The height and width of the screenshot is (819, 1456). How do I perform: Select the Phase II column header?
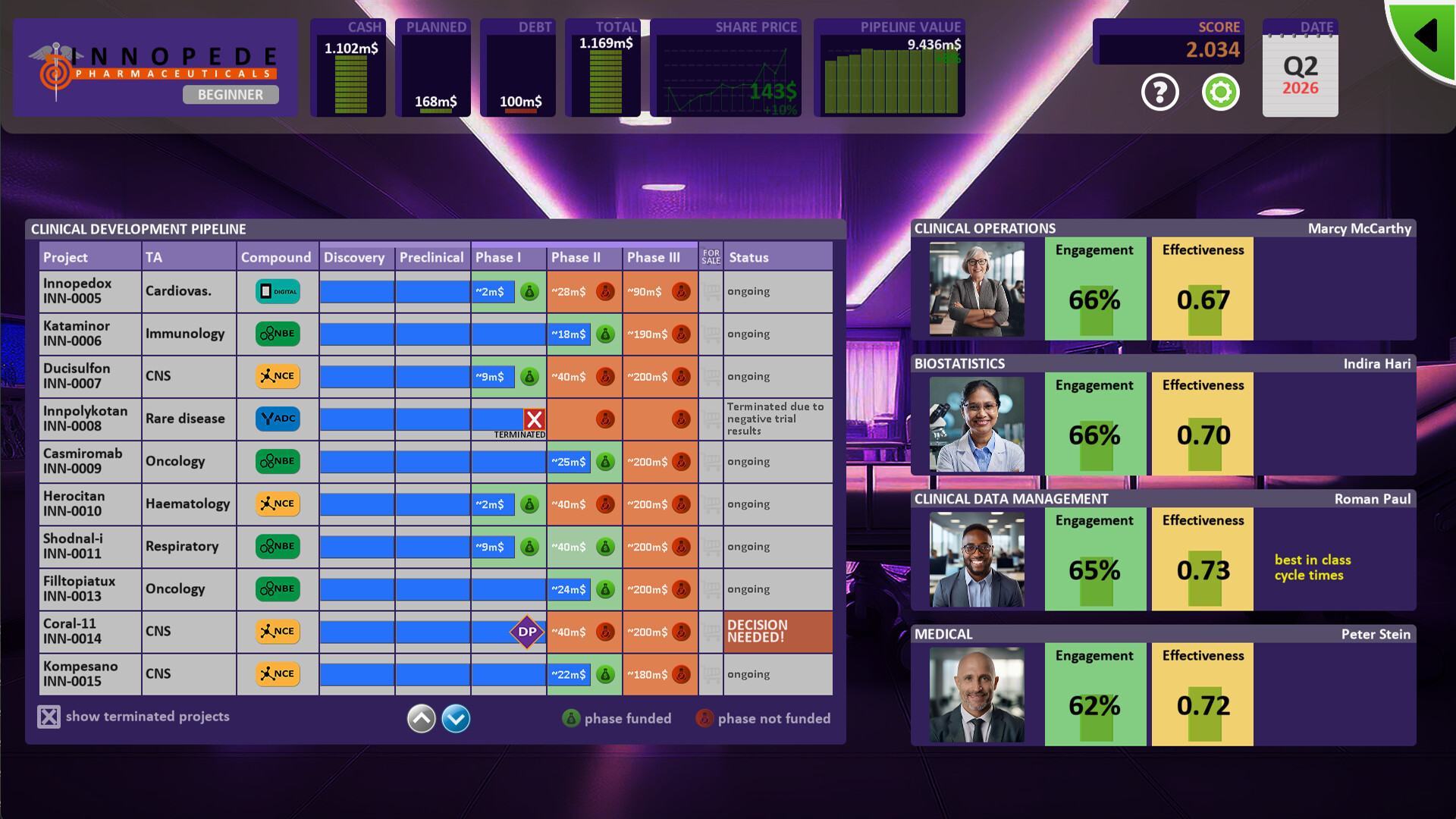(x=584, y=257)
